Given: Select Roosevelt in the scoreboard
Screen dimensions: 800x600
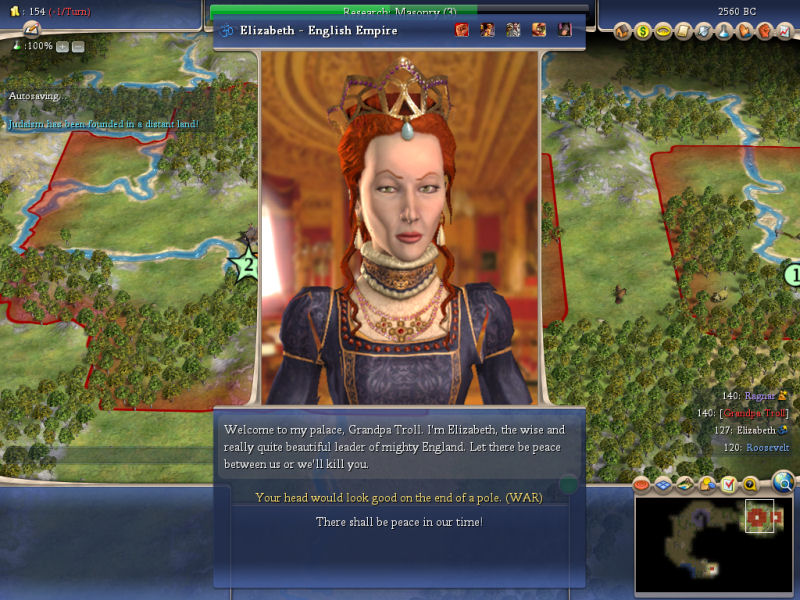Looking at the screenshot, I should (x=767, y=447).
